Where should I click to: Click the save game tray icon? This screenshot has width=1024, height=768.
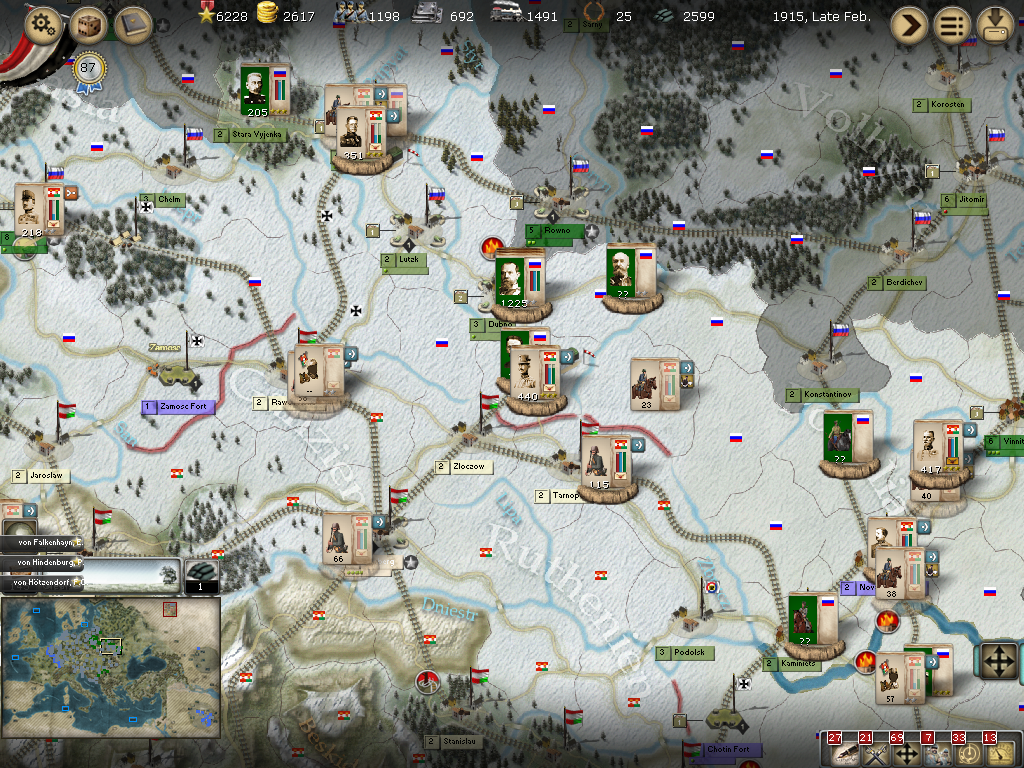pyautogui.click(x=996, y=25)
